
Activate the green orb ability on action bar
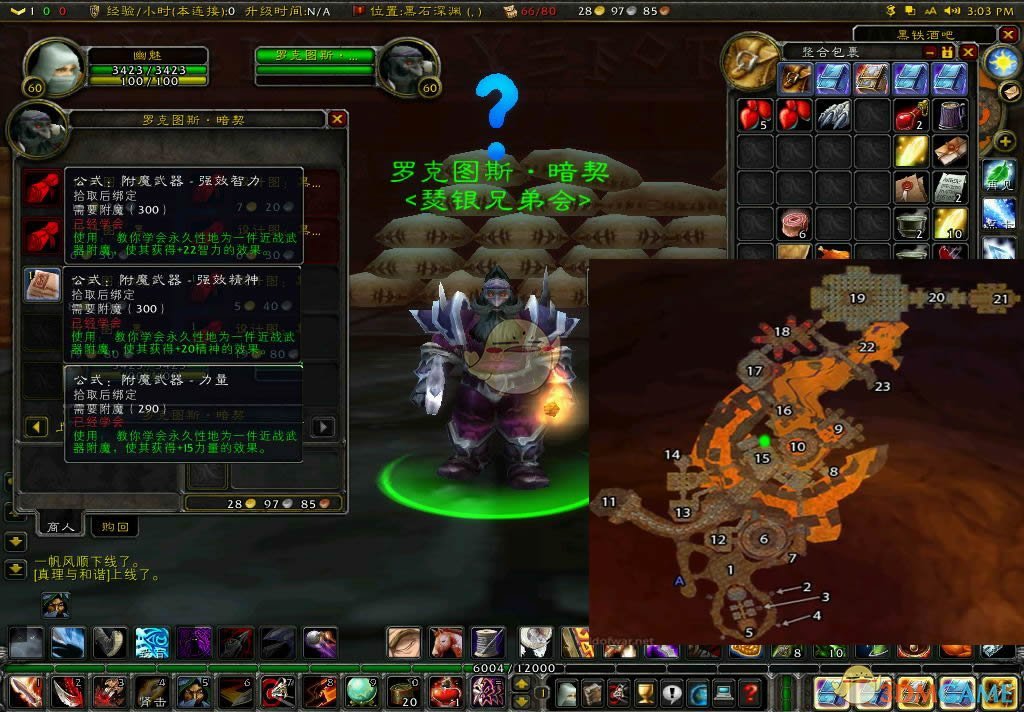[x=361, y=691]
